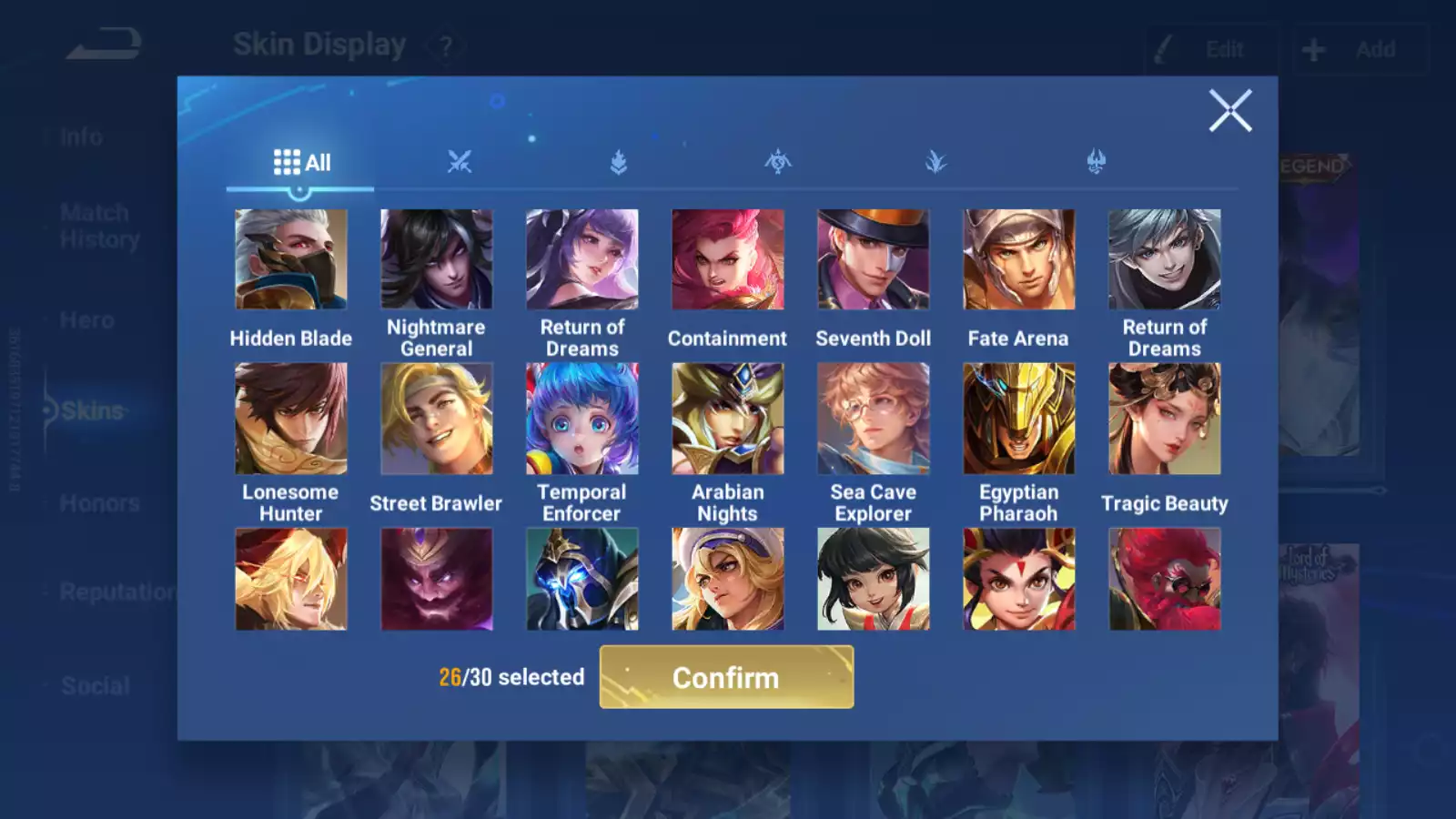Image resolution: width=1456 pixels, height=819 pixels.
Task: Choose the Nightmare General skin
Action: [436, 260]
